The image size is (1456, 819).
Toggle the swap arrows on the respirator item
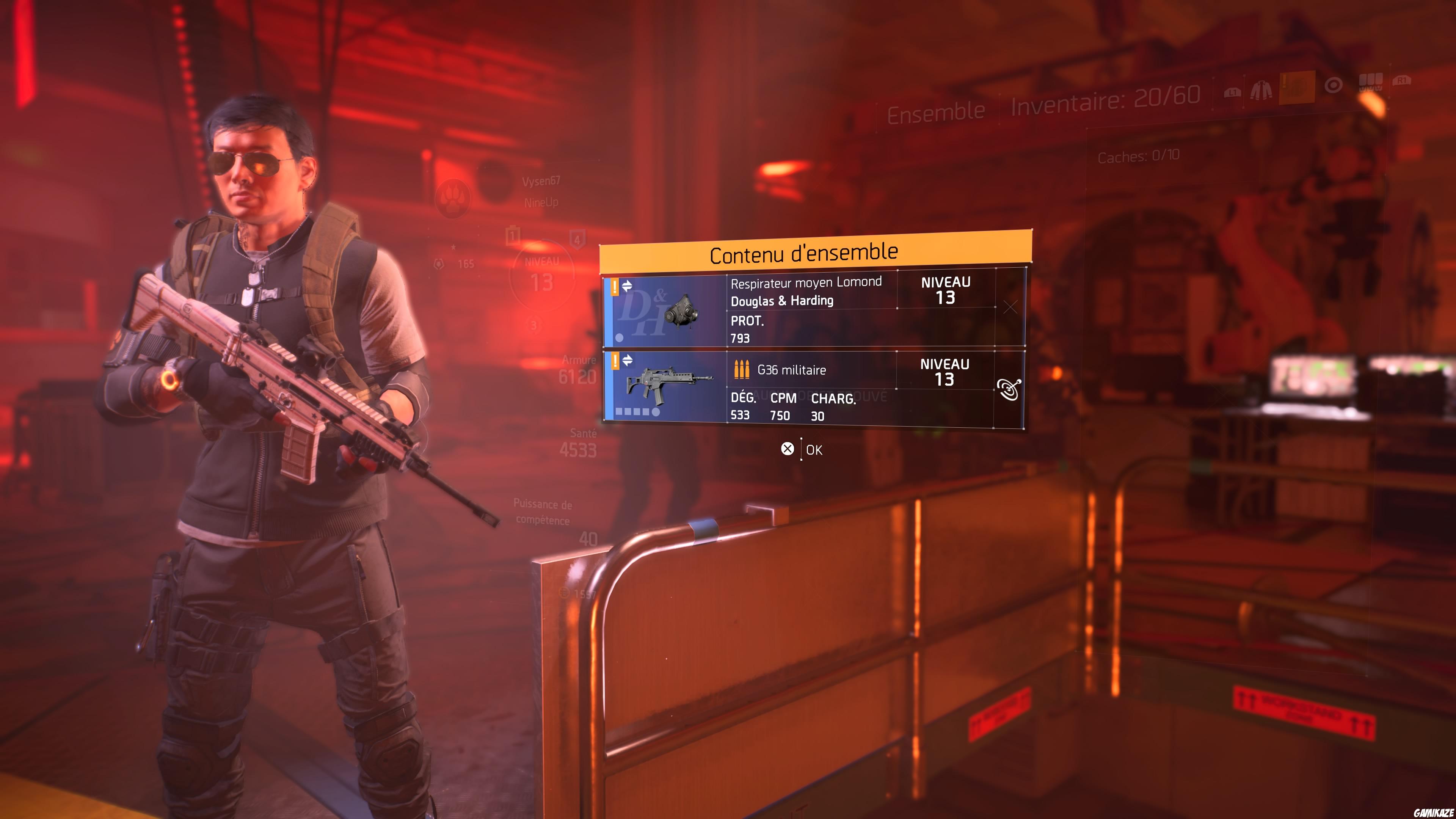tap(628, 286)
